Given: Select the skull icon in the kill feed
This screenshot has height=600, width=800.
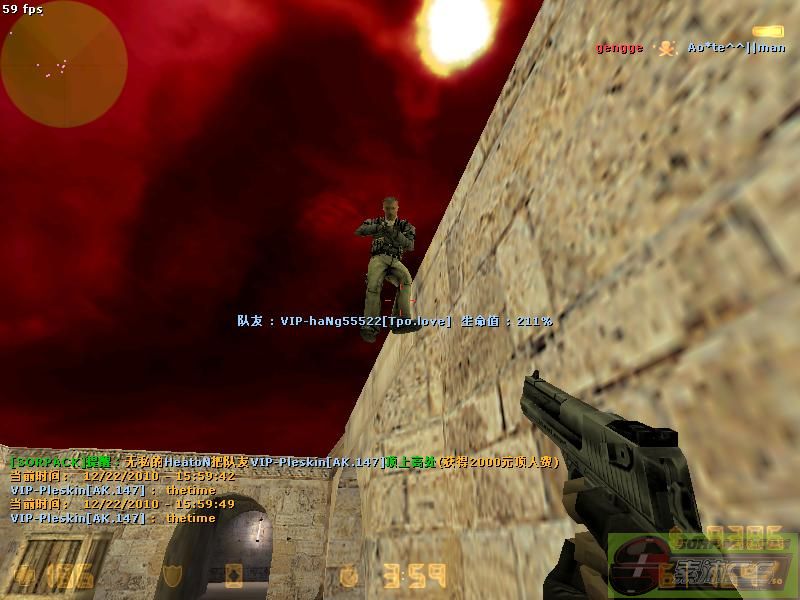Looking at the screenshot, I should [x=667, y=47].
